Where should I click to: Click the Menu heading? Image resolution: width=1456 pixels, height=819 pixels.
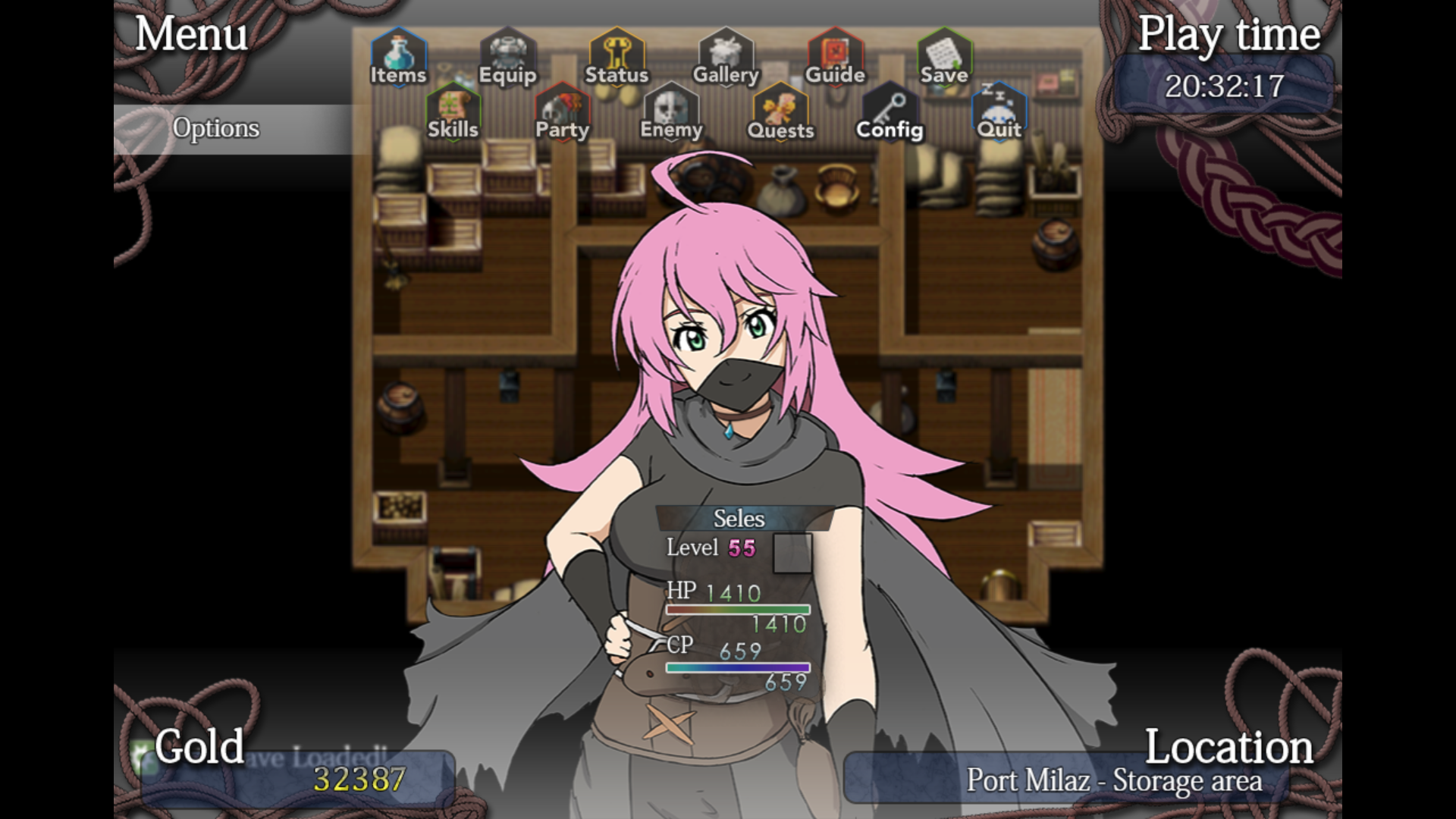[x=191, y=34]
